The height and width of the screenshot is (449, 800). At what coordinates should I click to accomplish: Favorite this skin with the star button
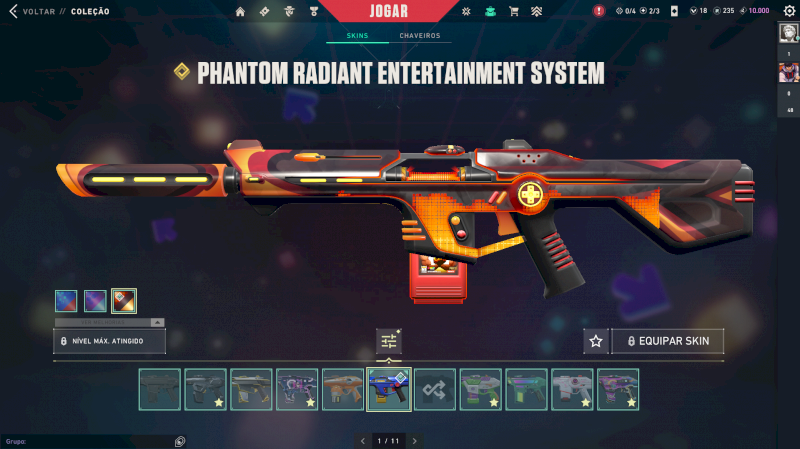click(x=596, y=341)
